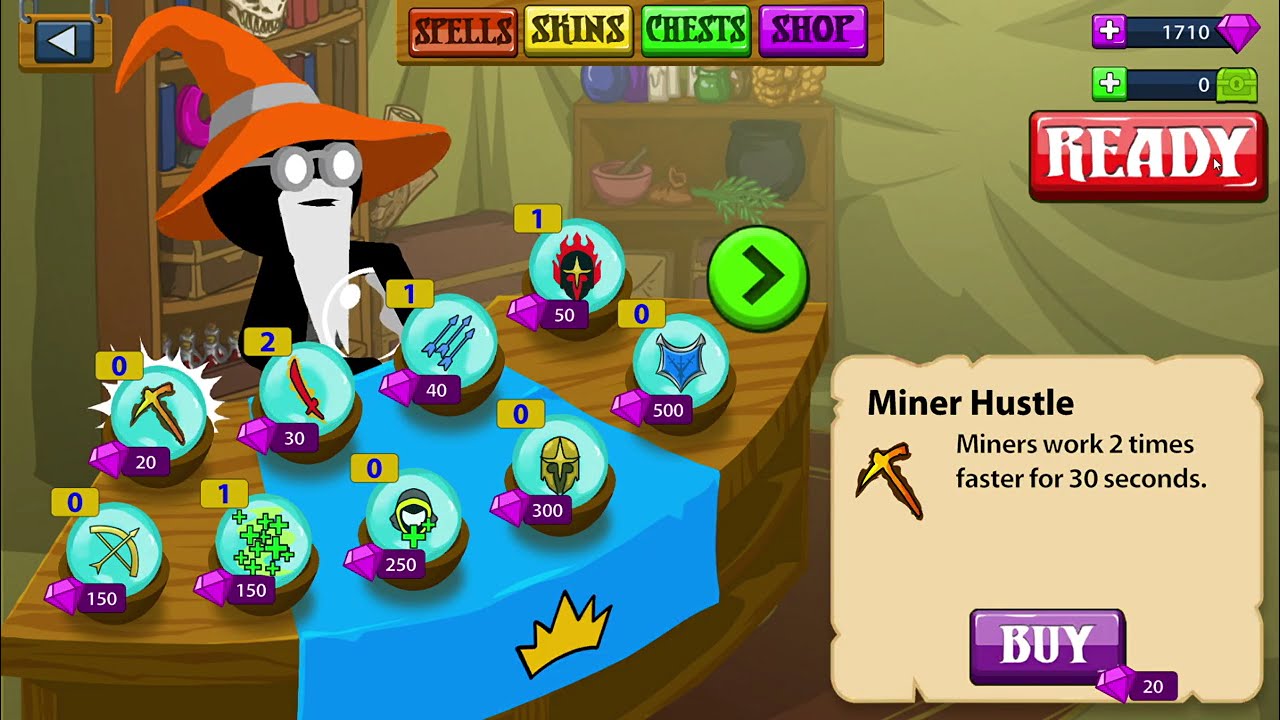Select the bow and arrow orb
The width and height of the screenshot is (1280, 720).
point(113,550)
